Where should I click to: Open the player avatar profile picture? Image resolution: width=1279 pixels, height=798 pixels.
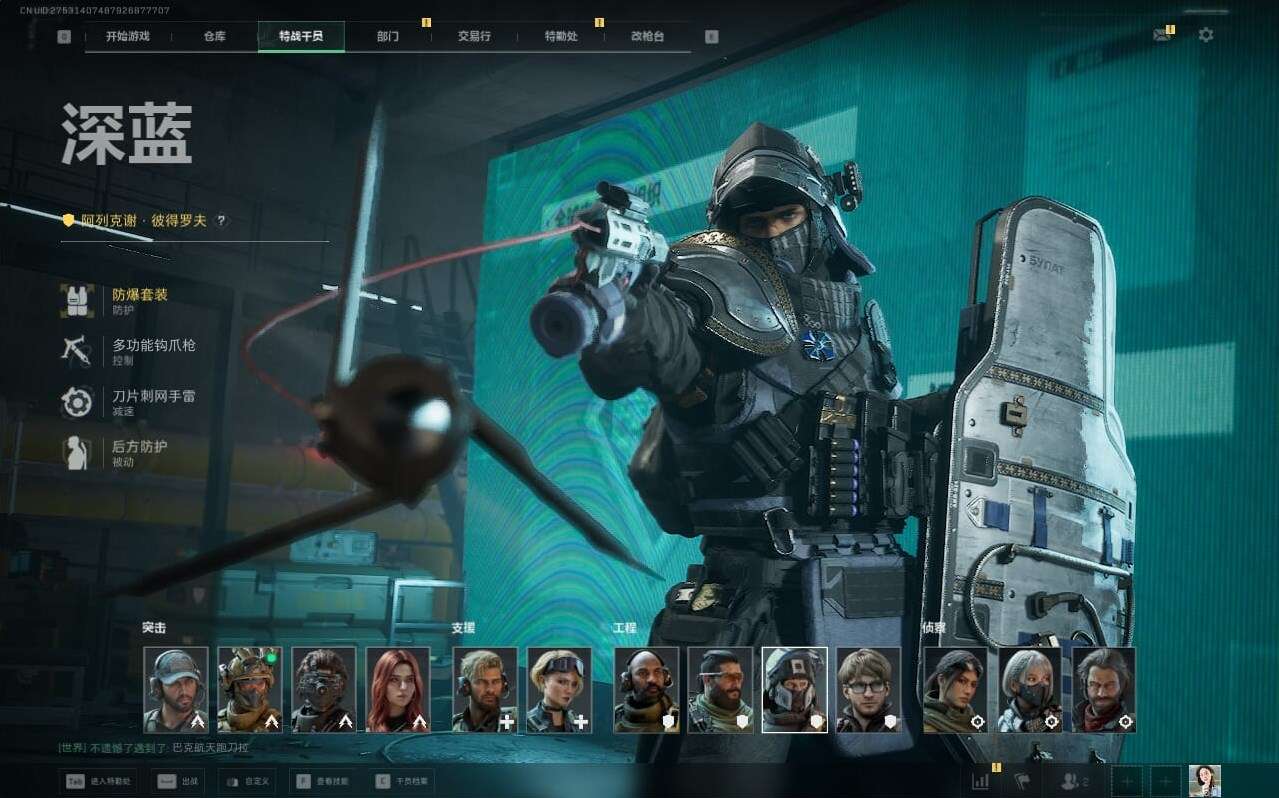1204,781
